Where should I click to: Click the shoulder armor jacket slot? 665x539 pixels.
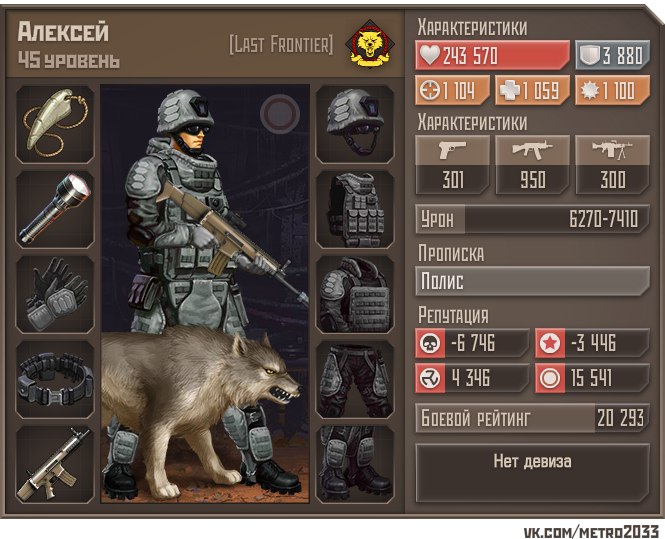(355, 294)
